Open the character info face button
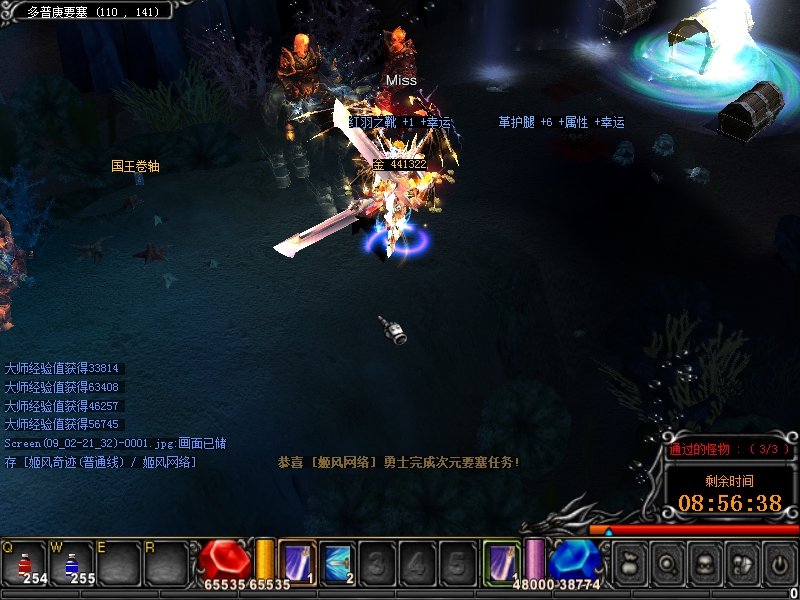 [704, 564]
